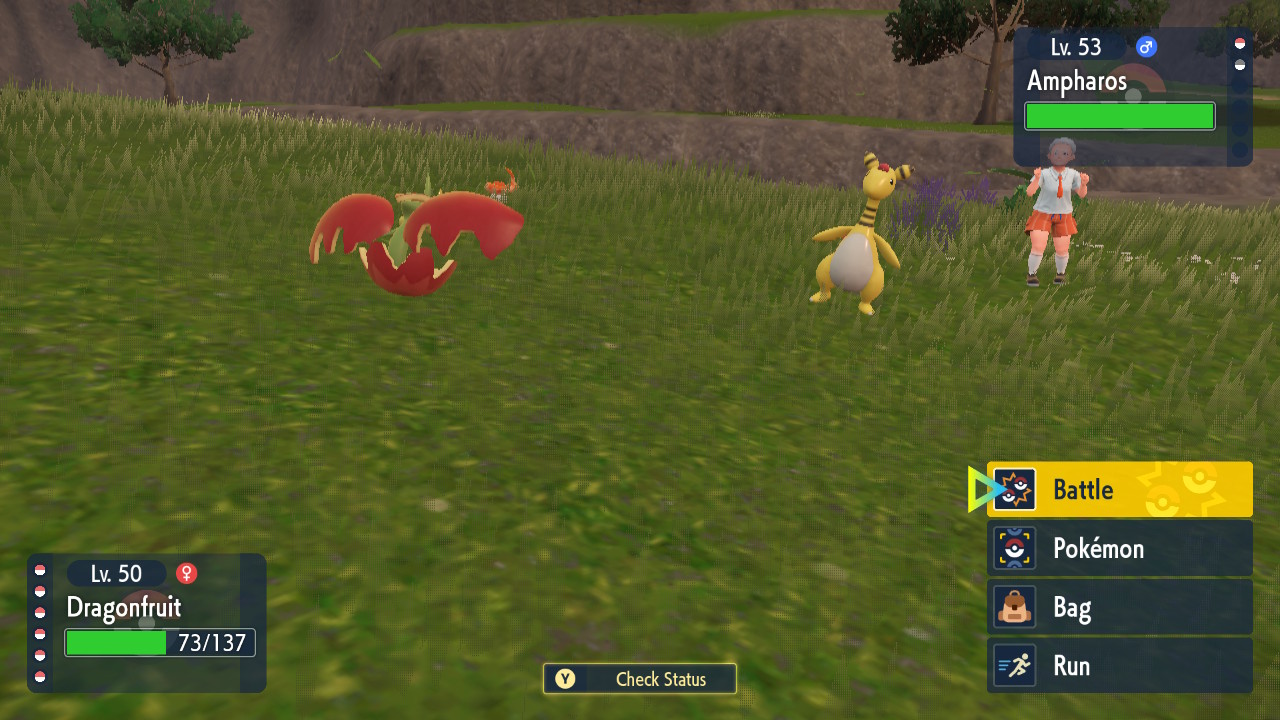Choose Run to flee the battle
The width and height of the screenshot is (1280, 720).
1119,666
